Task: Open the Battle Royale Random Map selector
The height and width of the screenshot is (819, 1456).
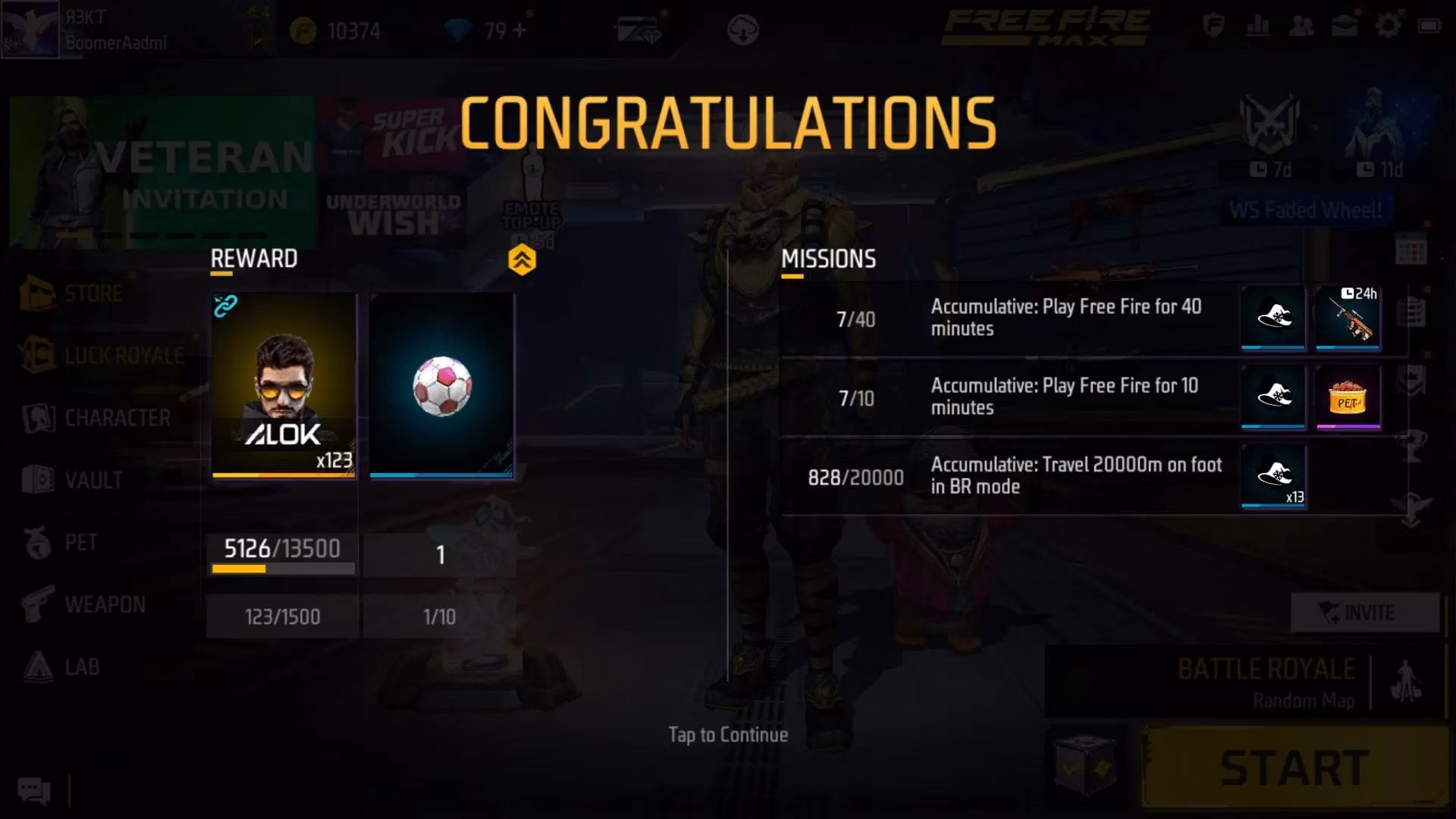Action: point(1266,682)
